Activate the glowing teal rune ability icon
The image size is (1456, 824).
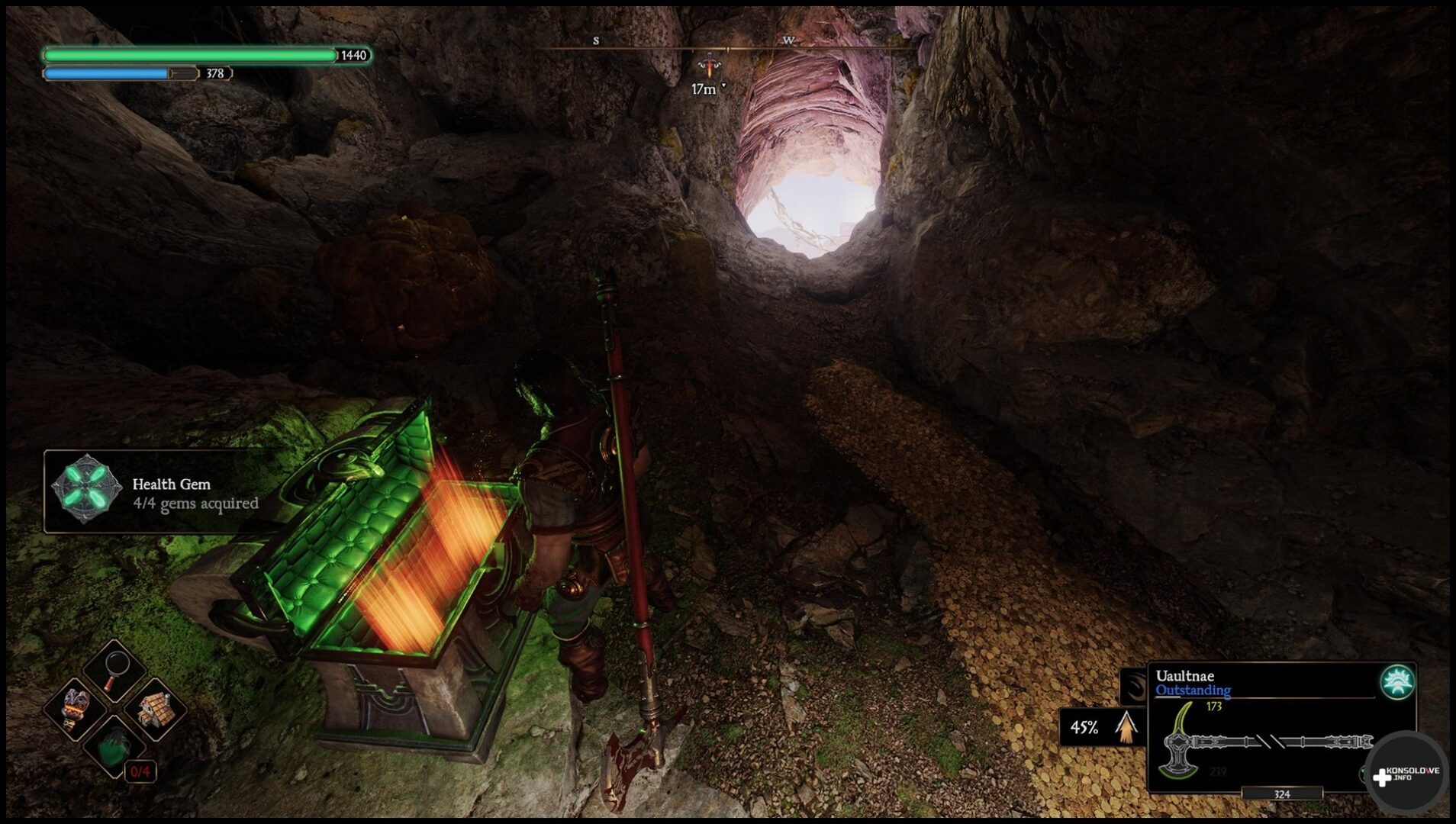pyautogui.click(x=1396, y=682)
